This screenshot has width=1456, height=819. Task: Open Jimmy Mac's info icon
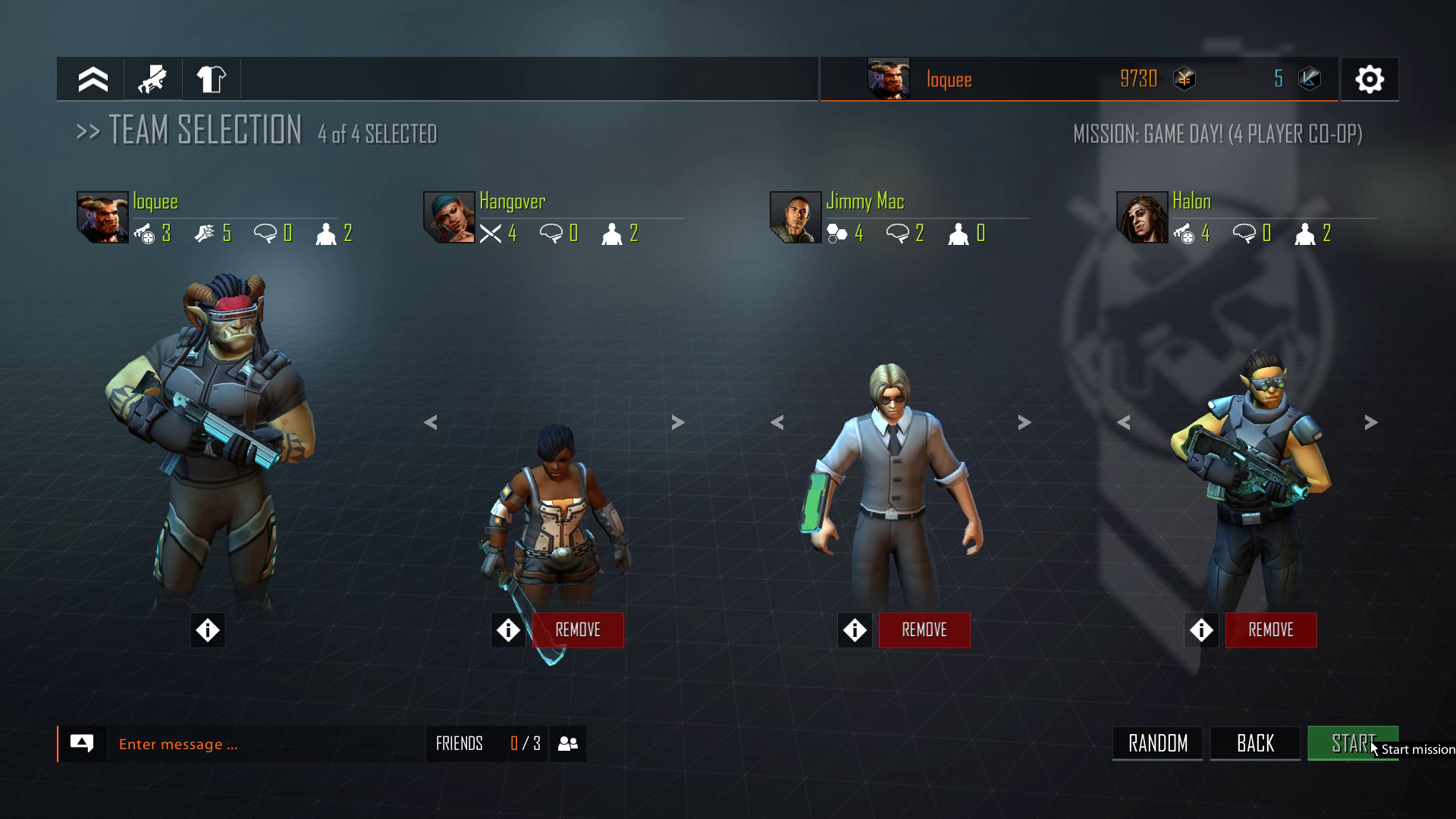point(855,629)
